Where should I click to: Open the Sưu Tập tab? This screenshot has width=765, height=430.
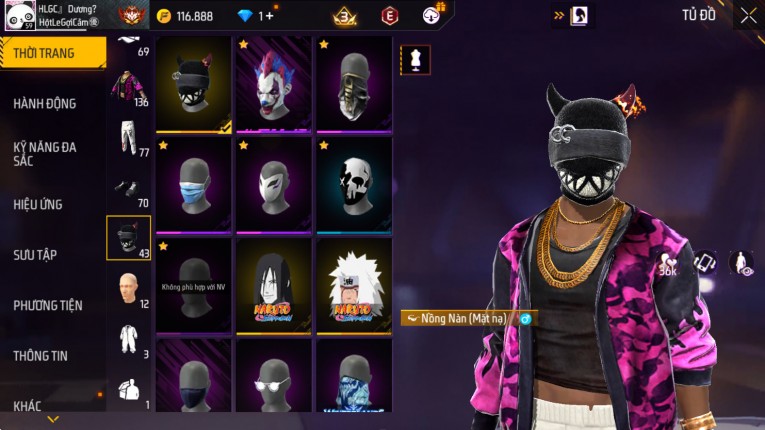coord(36,255)
